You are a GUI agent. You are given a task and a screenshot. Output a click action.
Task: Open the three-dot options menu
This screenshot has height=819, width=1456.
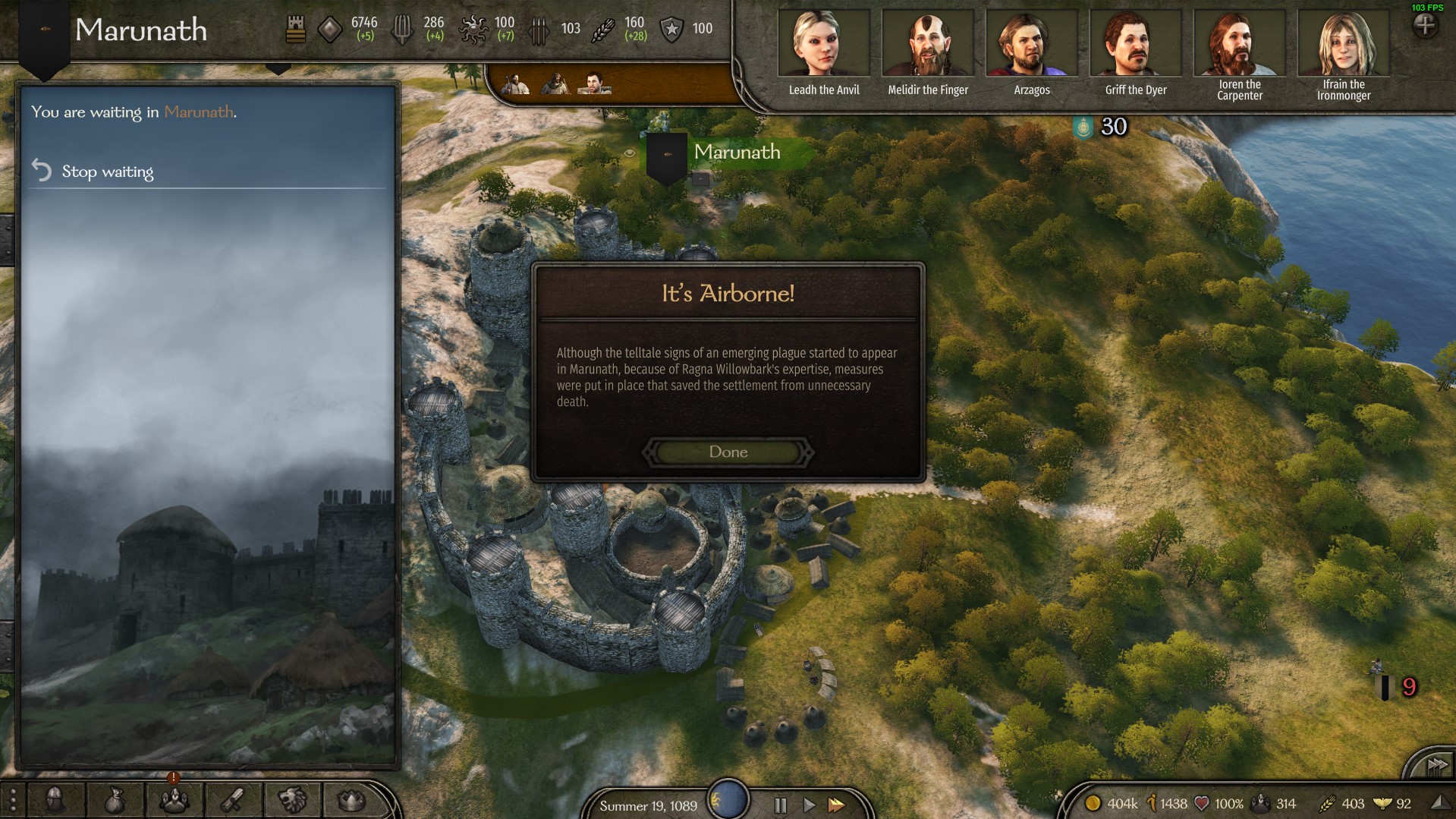(12, 801)
